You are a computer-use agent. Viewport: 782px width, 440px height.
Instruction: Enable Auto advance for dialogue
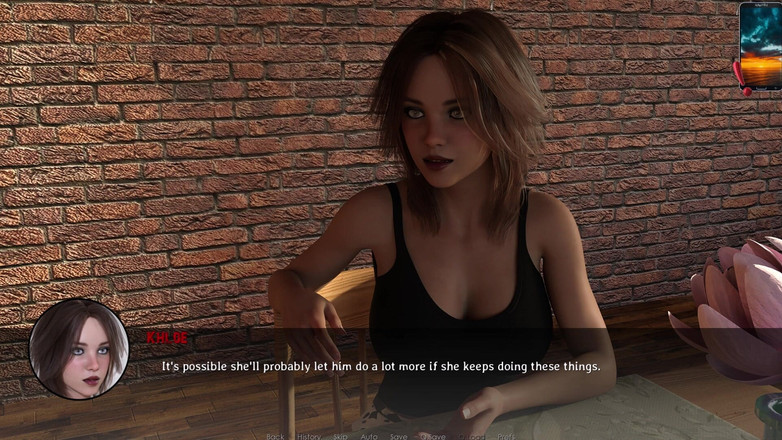pos(369,436)
